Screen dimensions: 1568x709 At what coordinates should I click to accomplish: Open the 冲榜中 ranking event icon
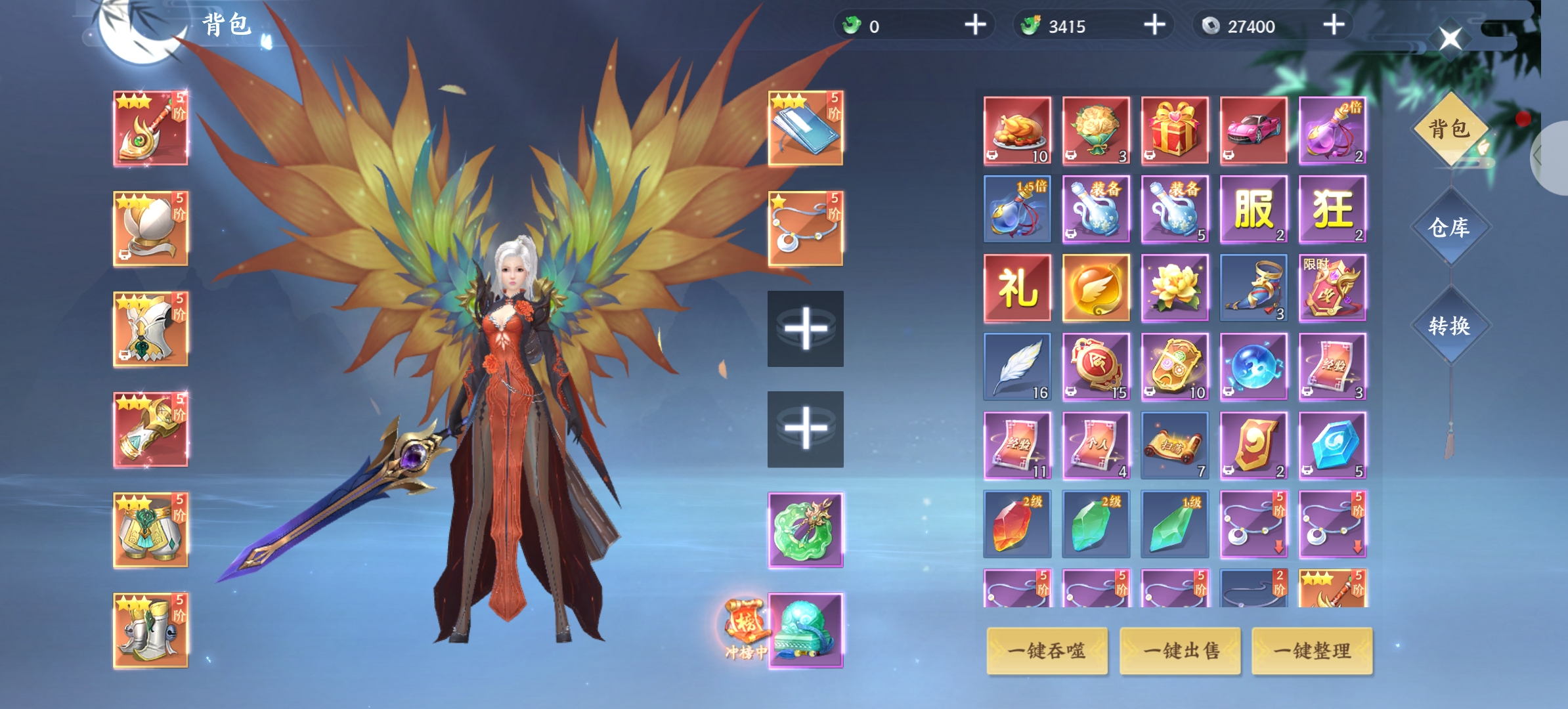click(x=745, y=627)
